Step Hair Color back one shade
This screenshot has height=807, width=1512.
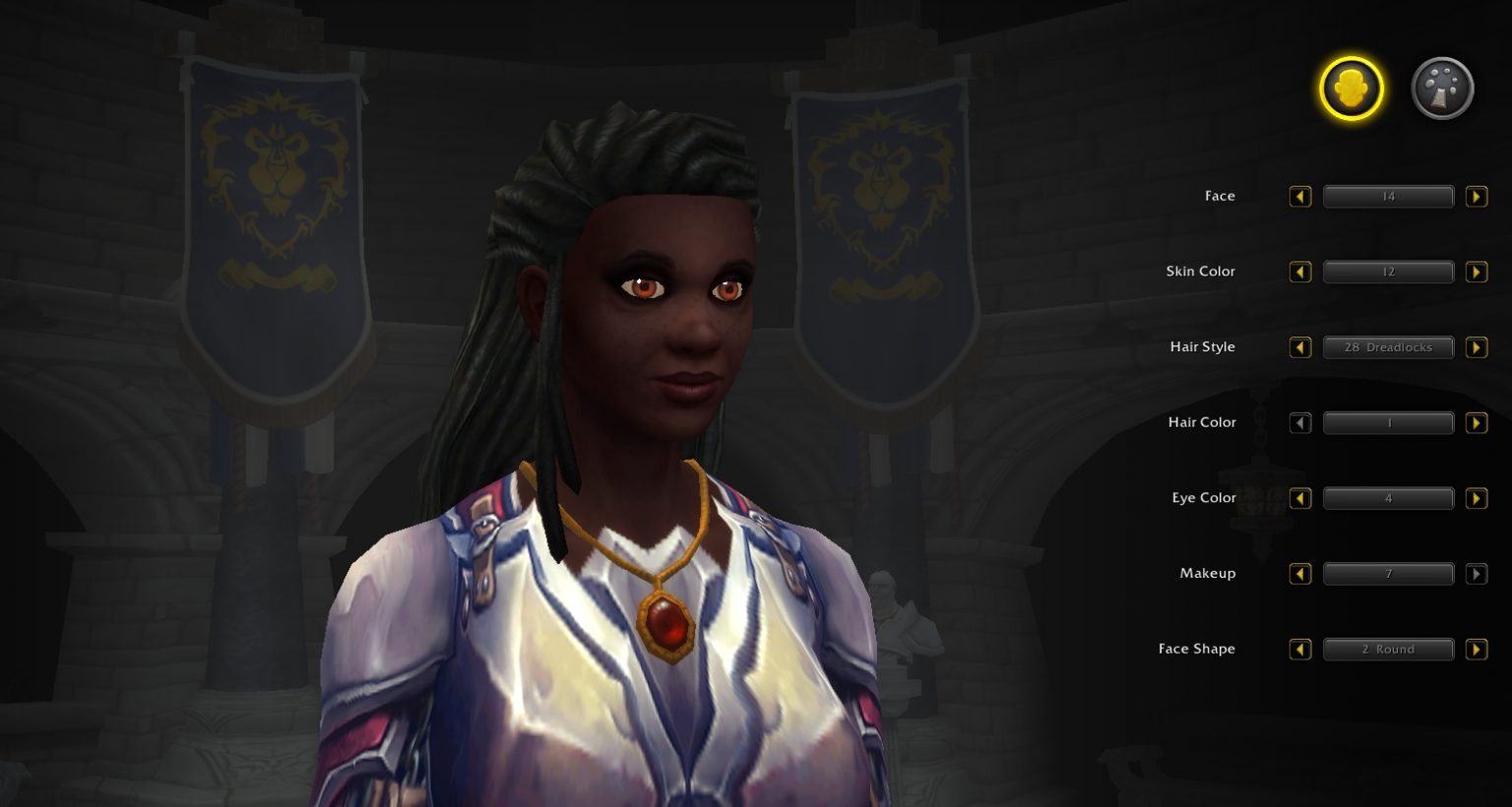[x=1300, y=422]
